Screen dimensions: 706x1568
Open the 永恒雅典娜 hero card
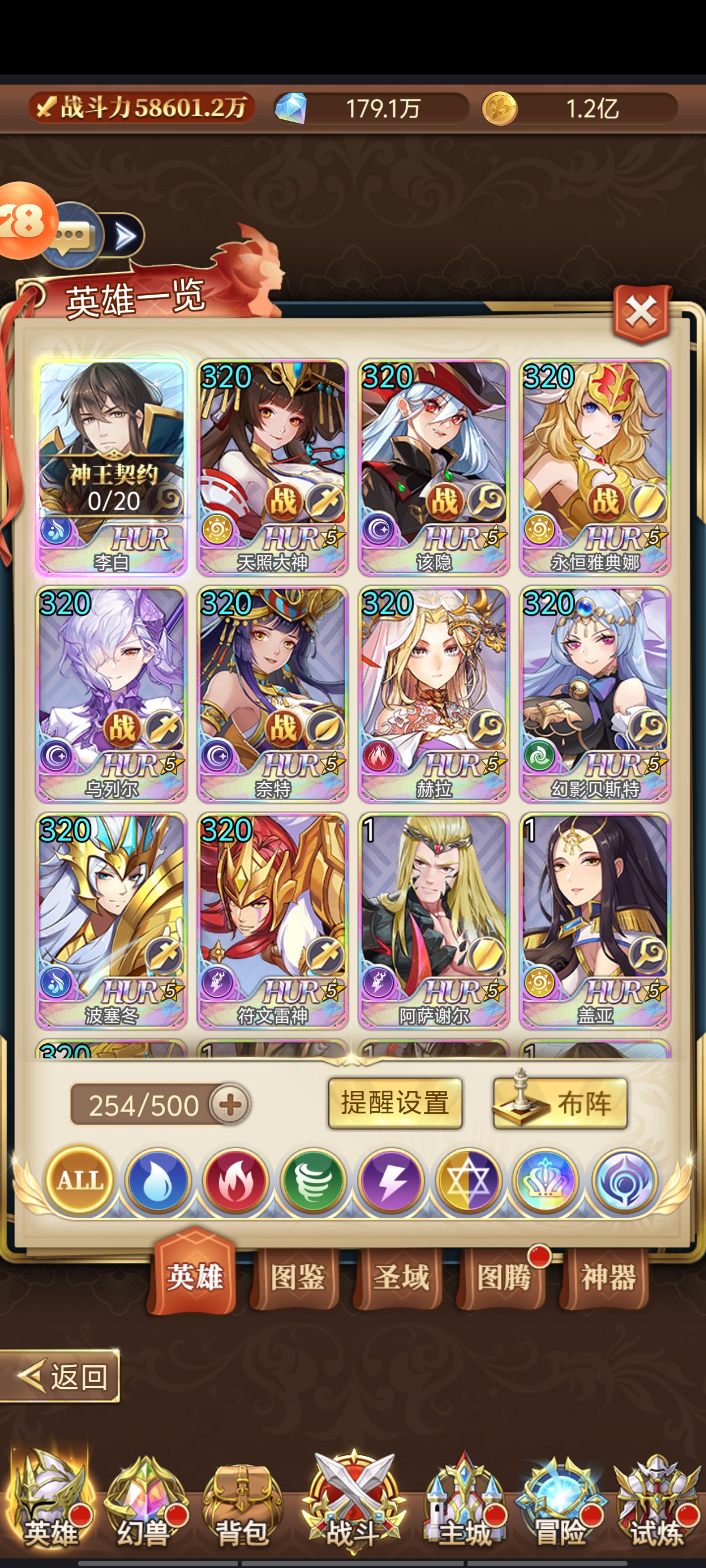click(594, 466)
